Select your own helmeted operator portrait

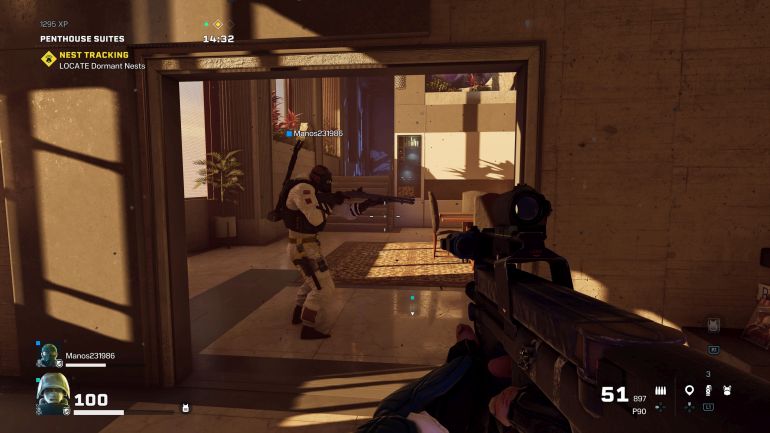pyautogui.click(x=52, y=394)
